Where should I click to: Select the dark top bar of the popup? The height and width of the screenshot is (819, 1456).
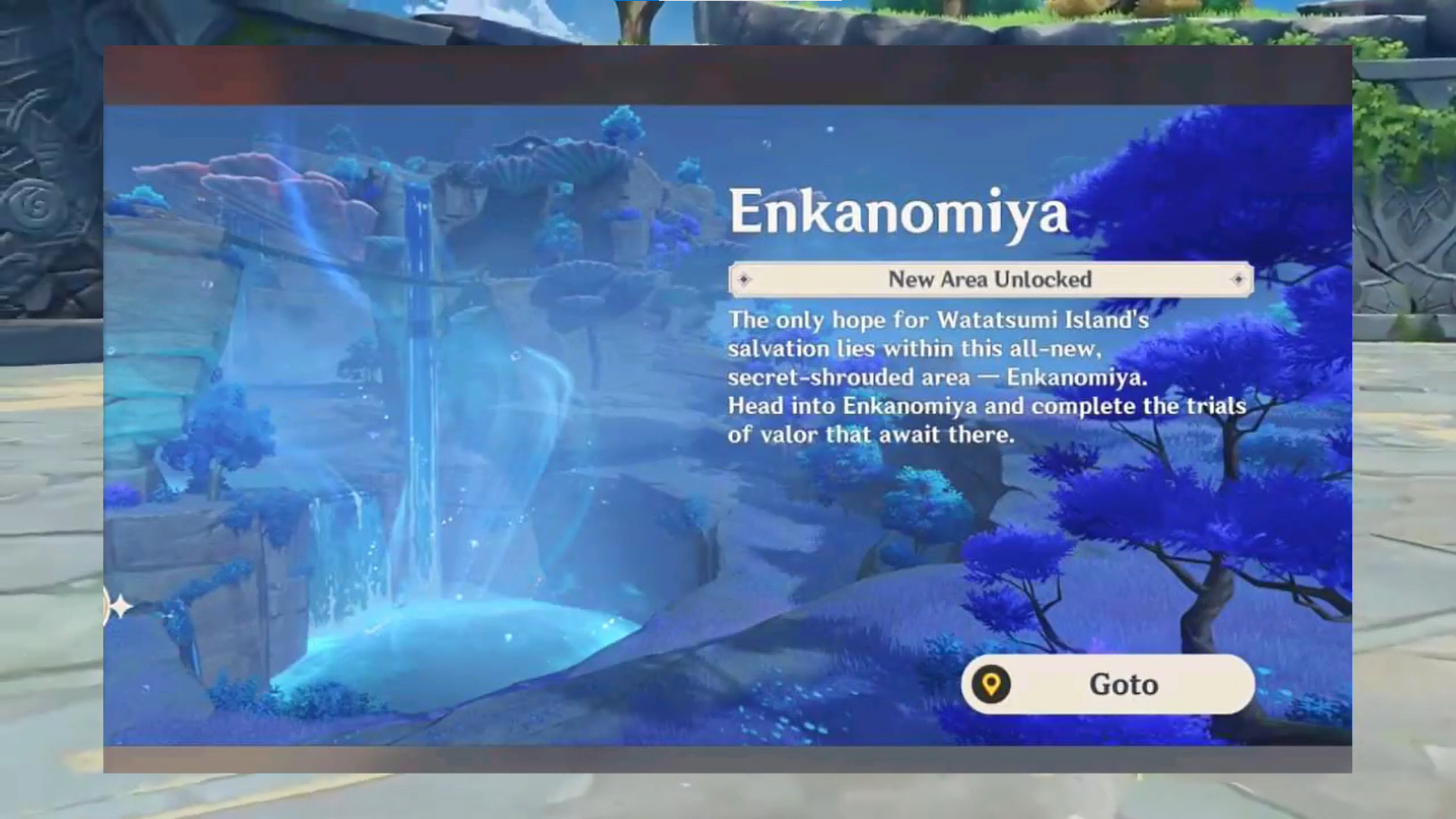[x=728, y=74]
